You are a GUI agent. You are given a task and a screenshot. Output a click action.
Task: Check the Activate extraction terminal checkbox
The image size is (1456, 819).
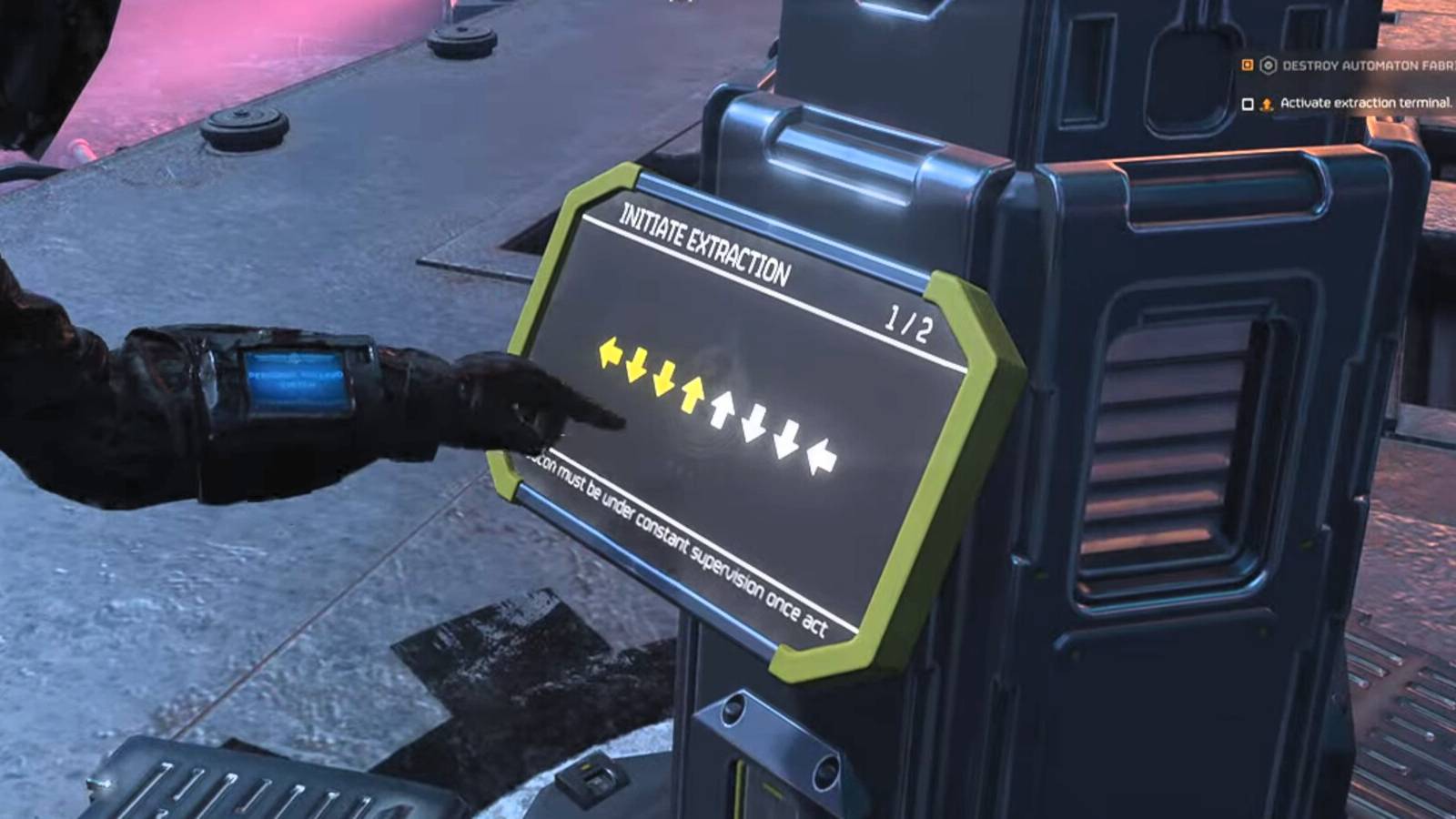click(x=1249, y=103)
